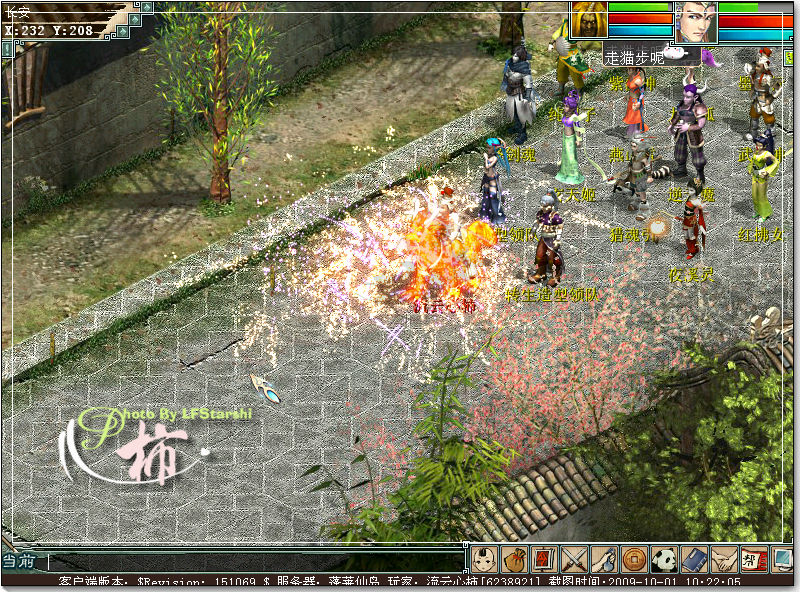Viewport: 800px width, 592px height.
Task: Select the crossed swords icon
Action: coord(573,559)
